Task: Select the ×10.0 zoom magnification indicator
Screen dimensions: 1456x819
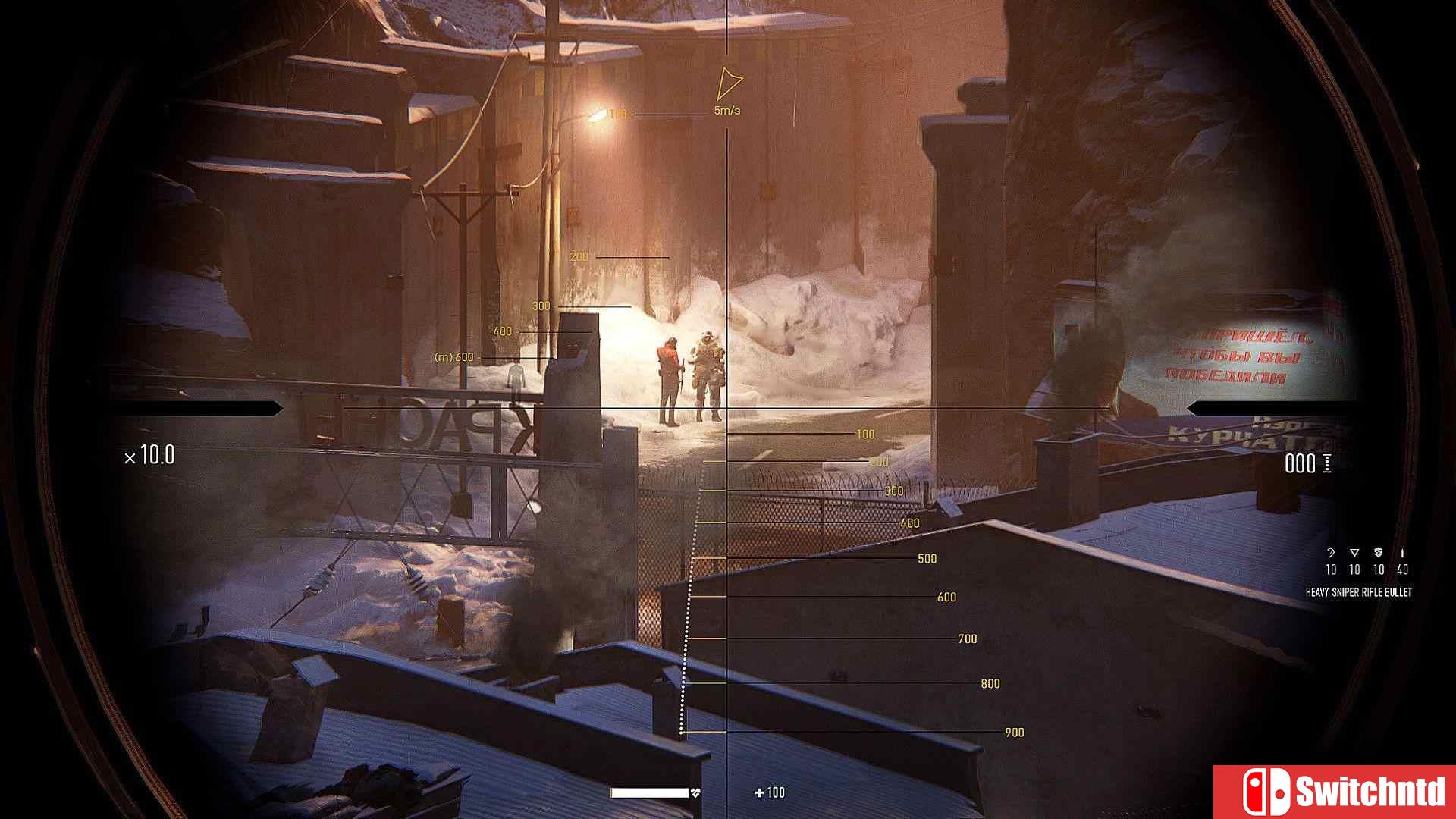Action: (149, 456)
